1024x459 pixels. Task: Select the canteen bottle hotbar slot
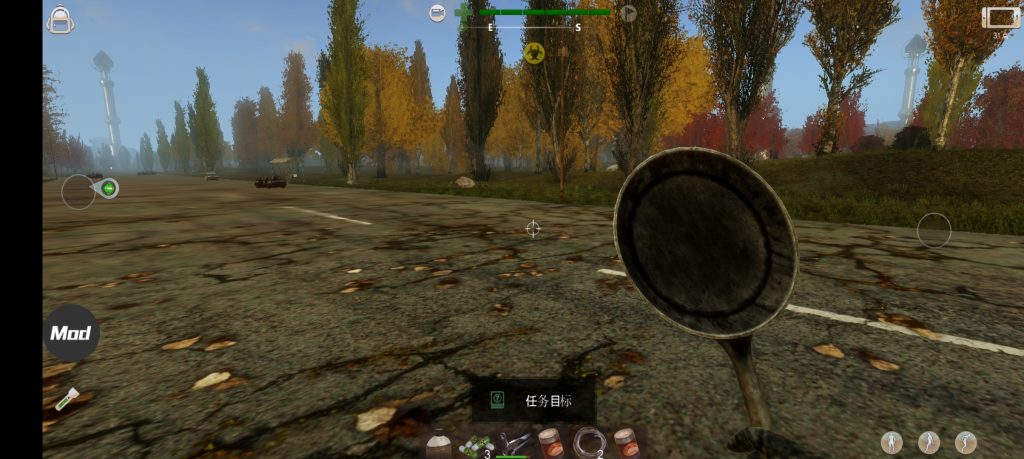coord(438,443)
